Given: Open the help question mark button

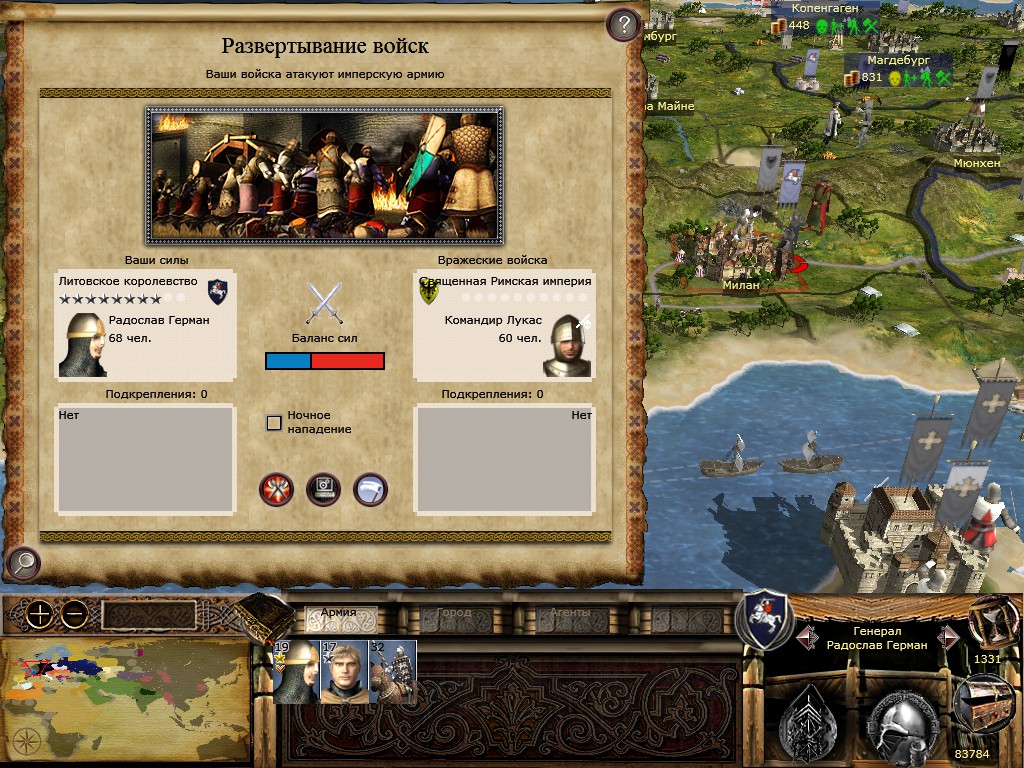Looking at the screenshot, I should (623, 24).
